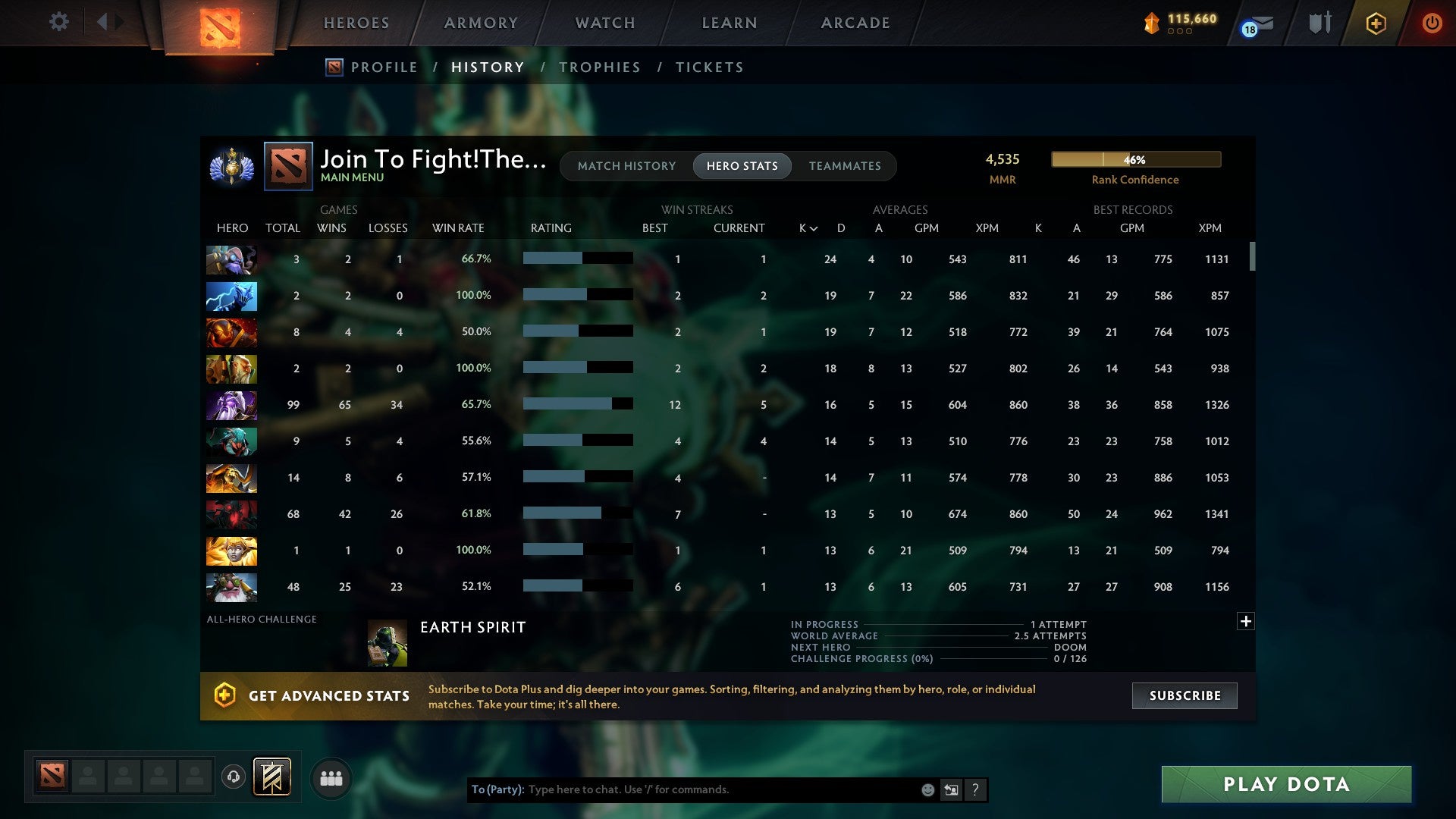Open the Trophies section
The image size is (1456, 819).
click(599, 67)
